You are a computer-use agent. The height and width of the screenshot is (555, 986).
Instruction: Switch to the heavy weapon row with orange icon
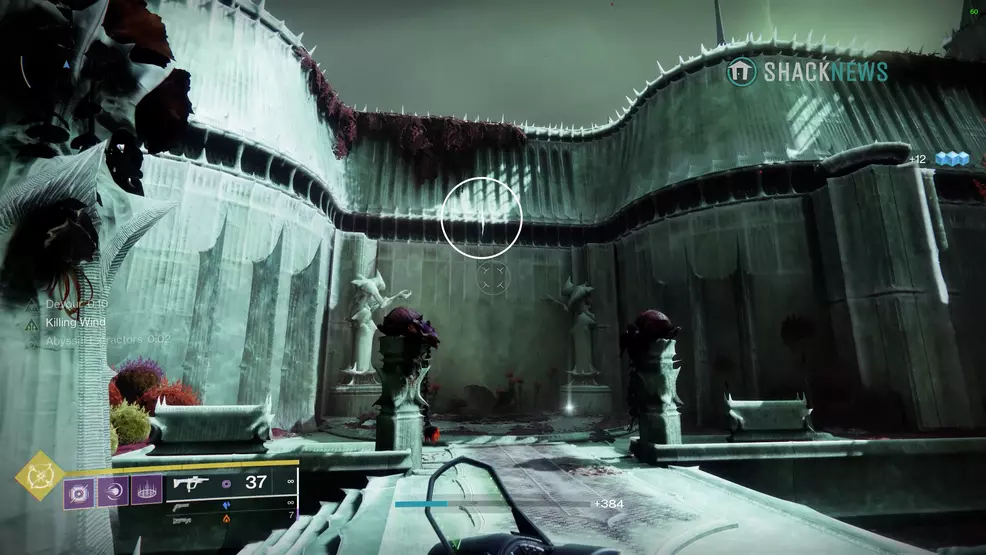tap(234, 519)
